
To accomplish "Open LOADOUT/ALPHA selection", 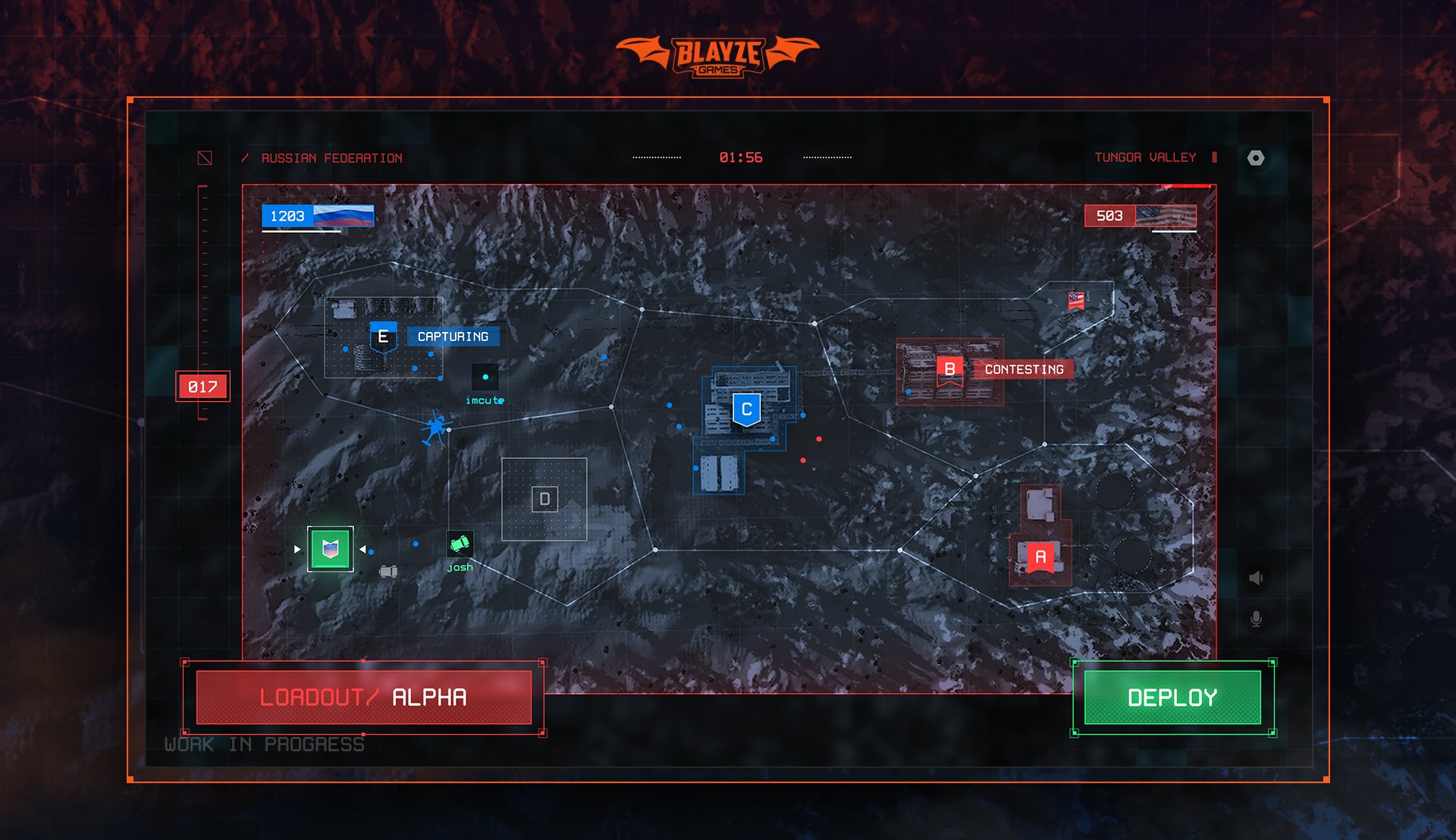I will [x=362, y=696].
